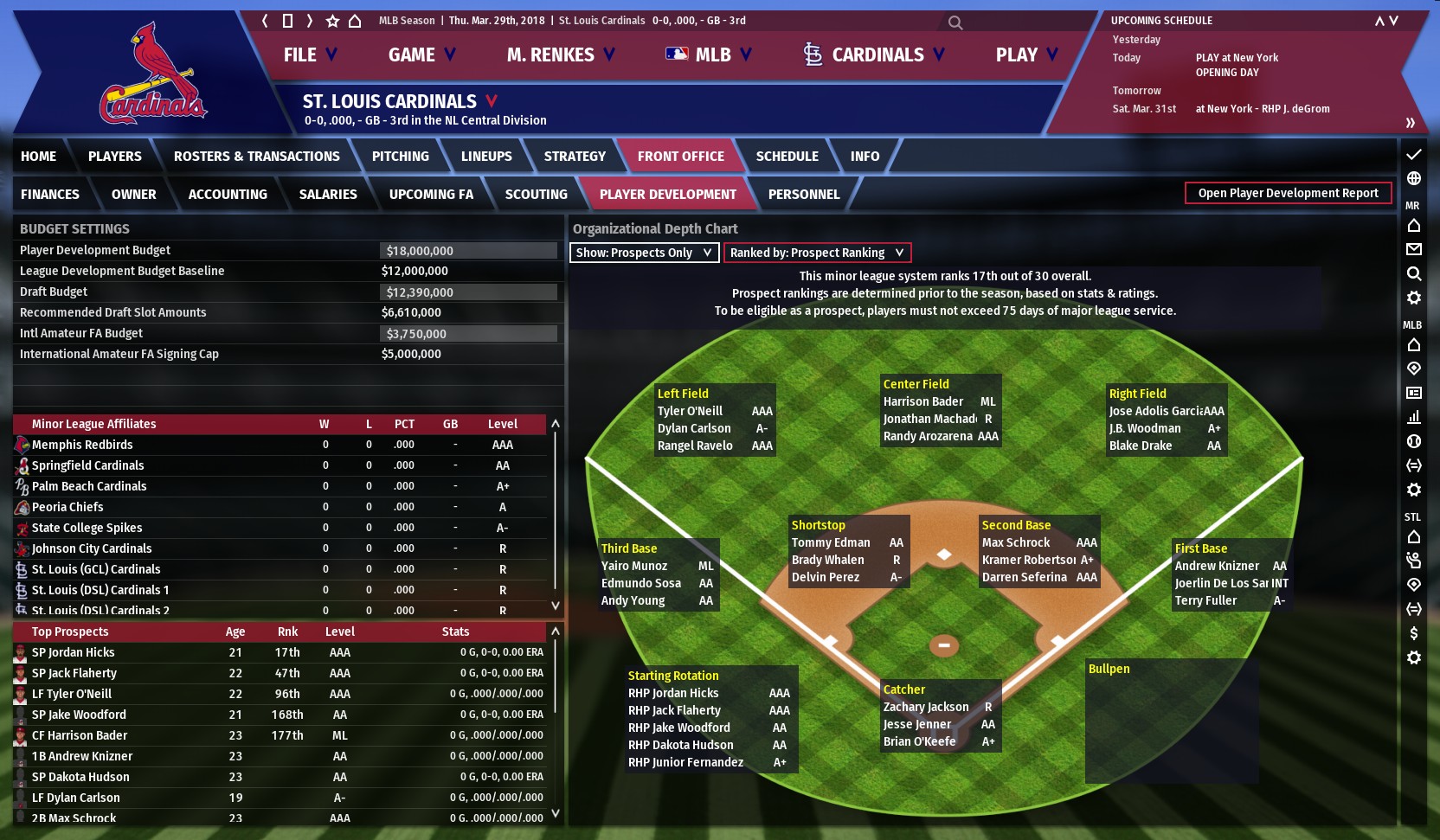This screenshot has width=1440, height=840.
Task: Edit the Player Development Budget field
Action: click(x=468, y=251)
